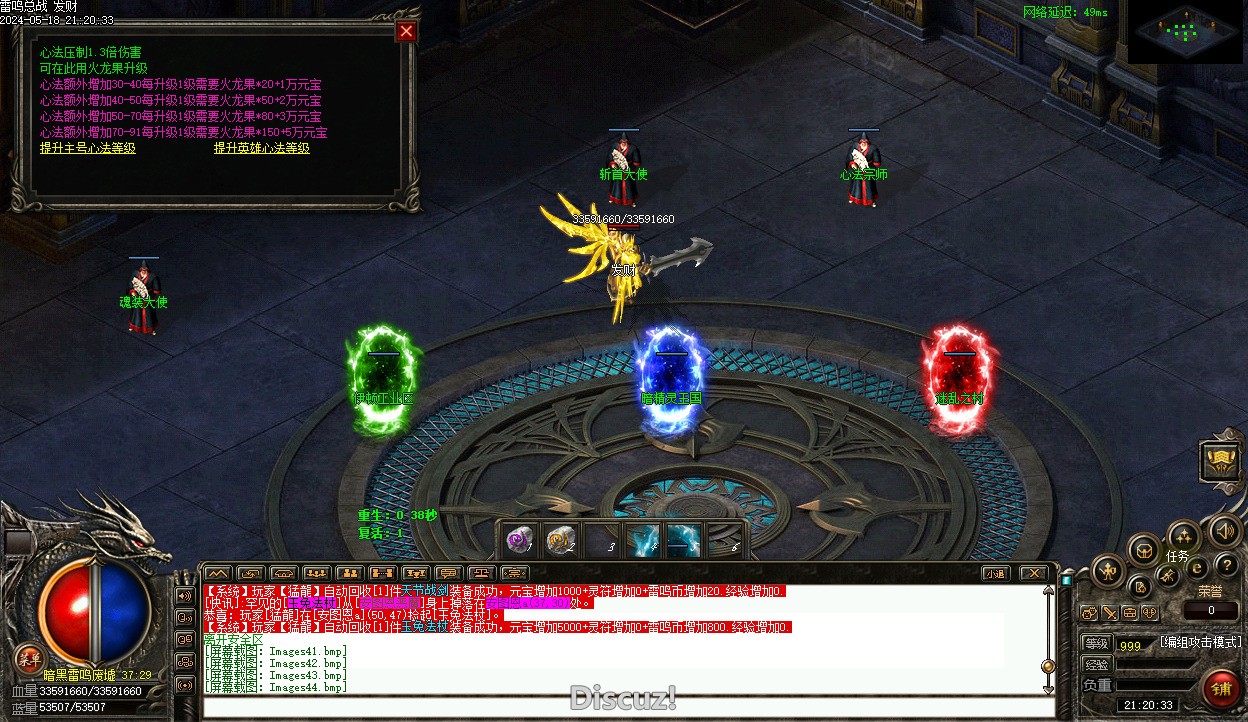Close the chat panel with the X button
Screen dimensions: 1248x722
tap(1034, 573)
